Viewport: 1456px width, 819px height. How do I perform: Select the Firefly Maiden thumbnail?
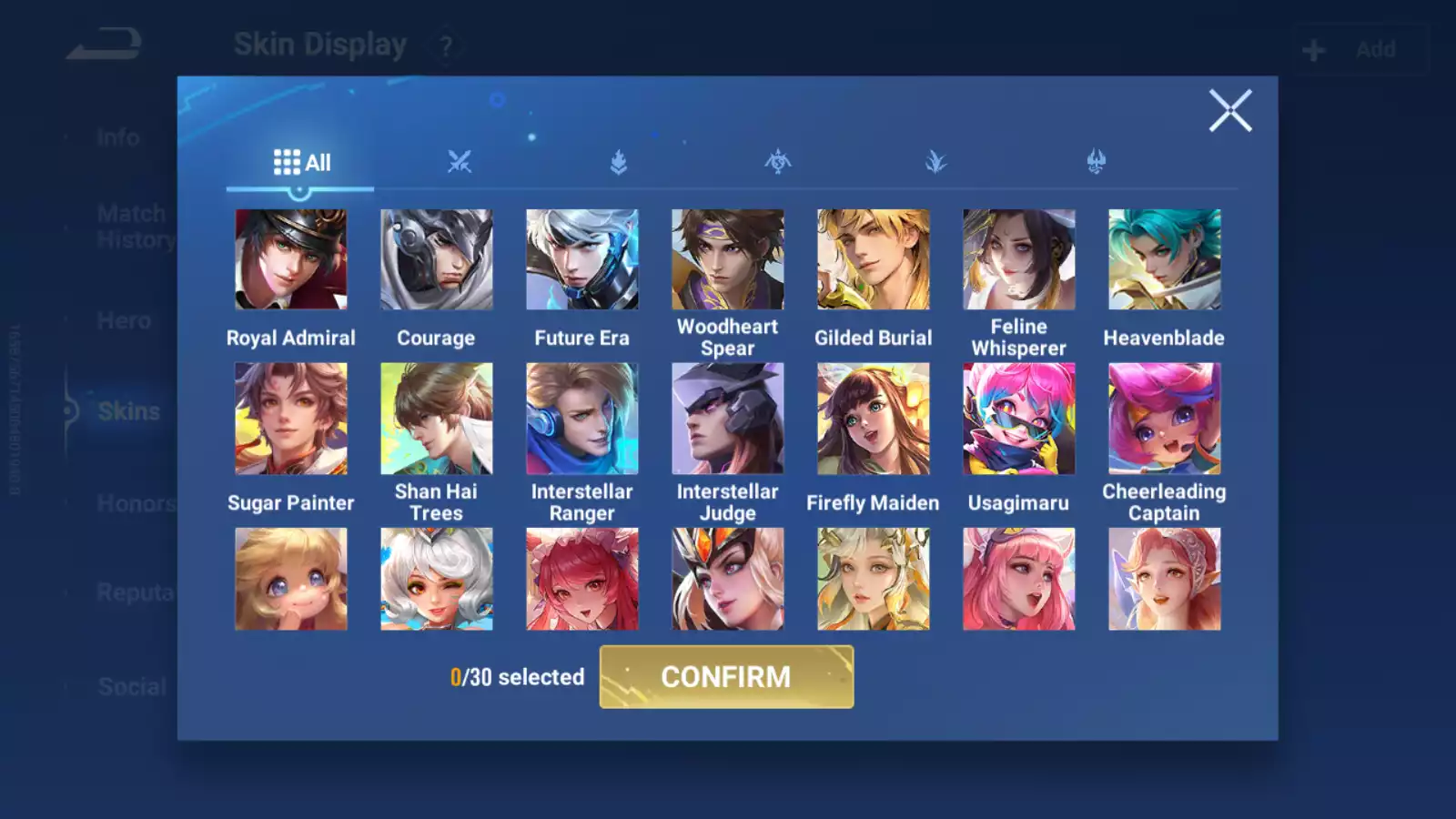click(873, 419)
